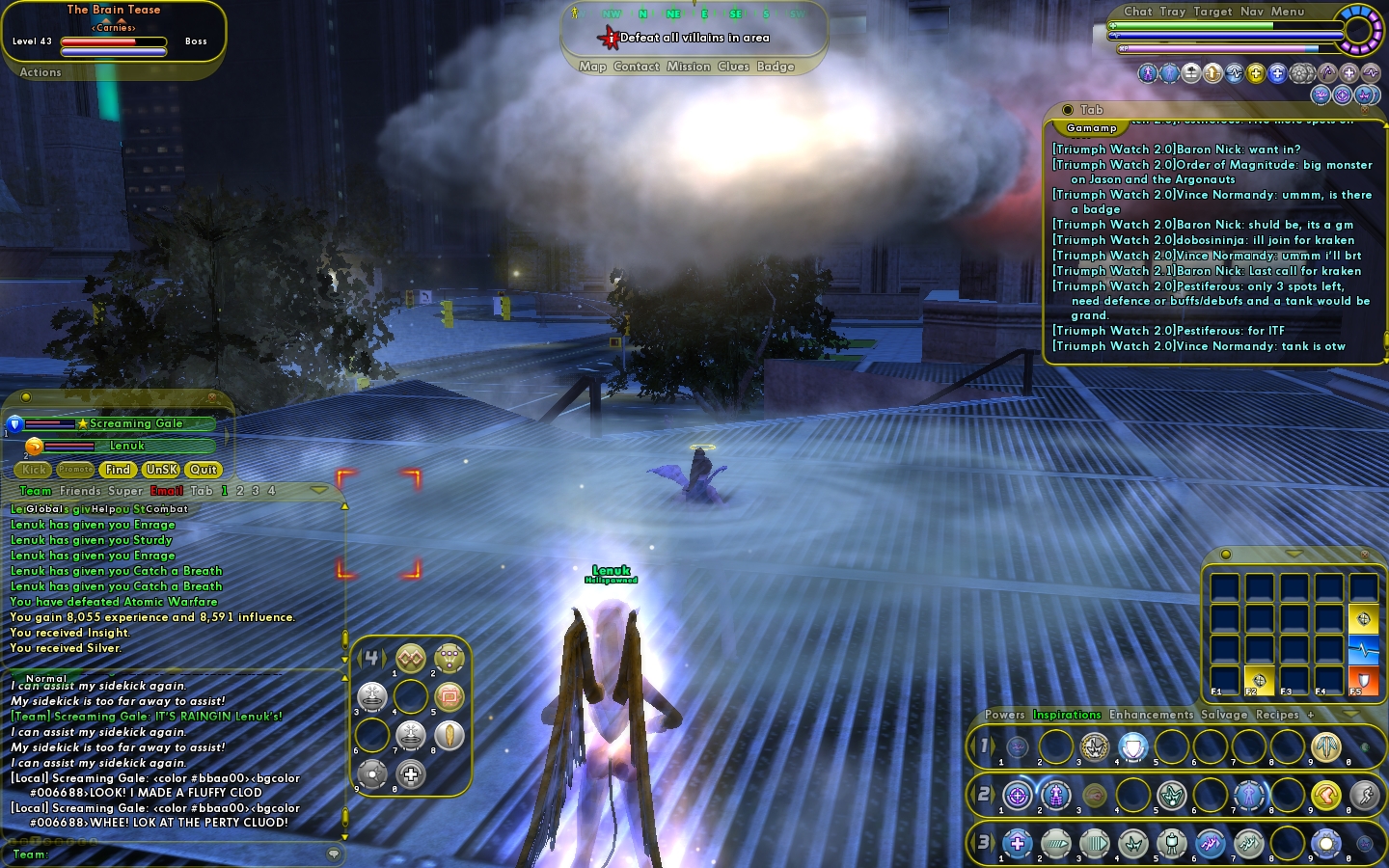1389x868 pixels.
Task: Switch to the Email tab
Action: tap(167, 491)
